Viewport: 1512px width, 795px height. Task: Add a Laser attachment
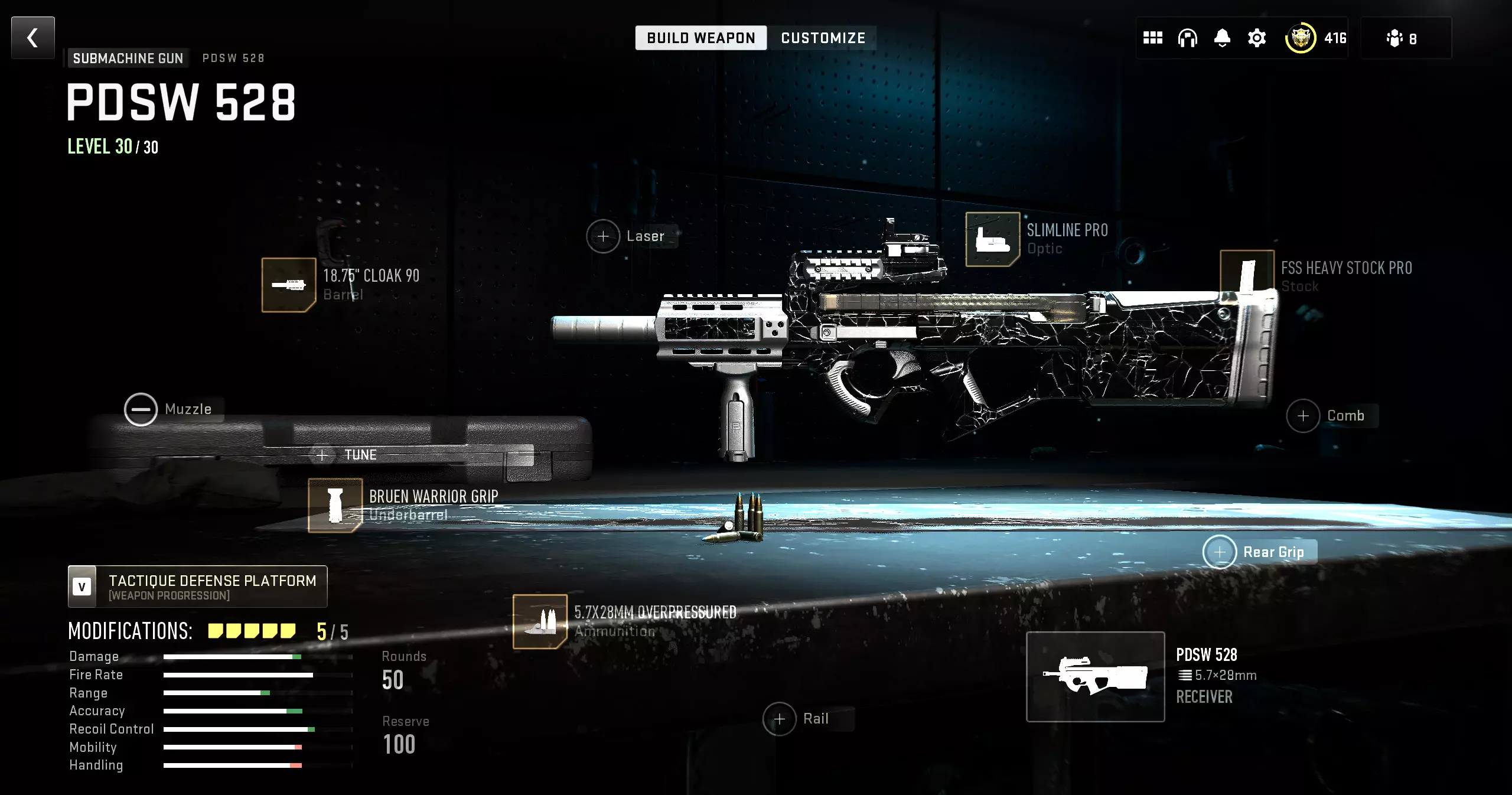(x=603, y=236)
